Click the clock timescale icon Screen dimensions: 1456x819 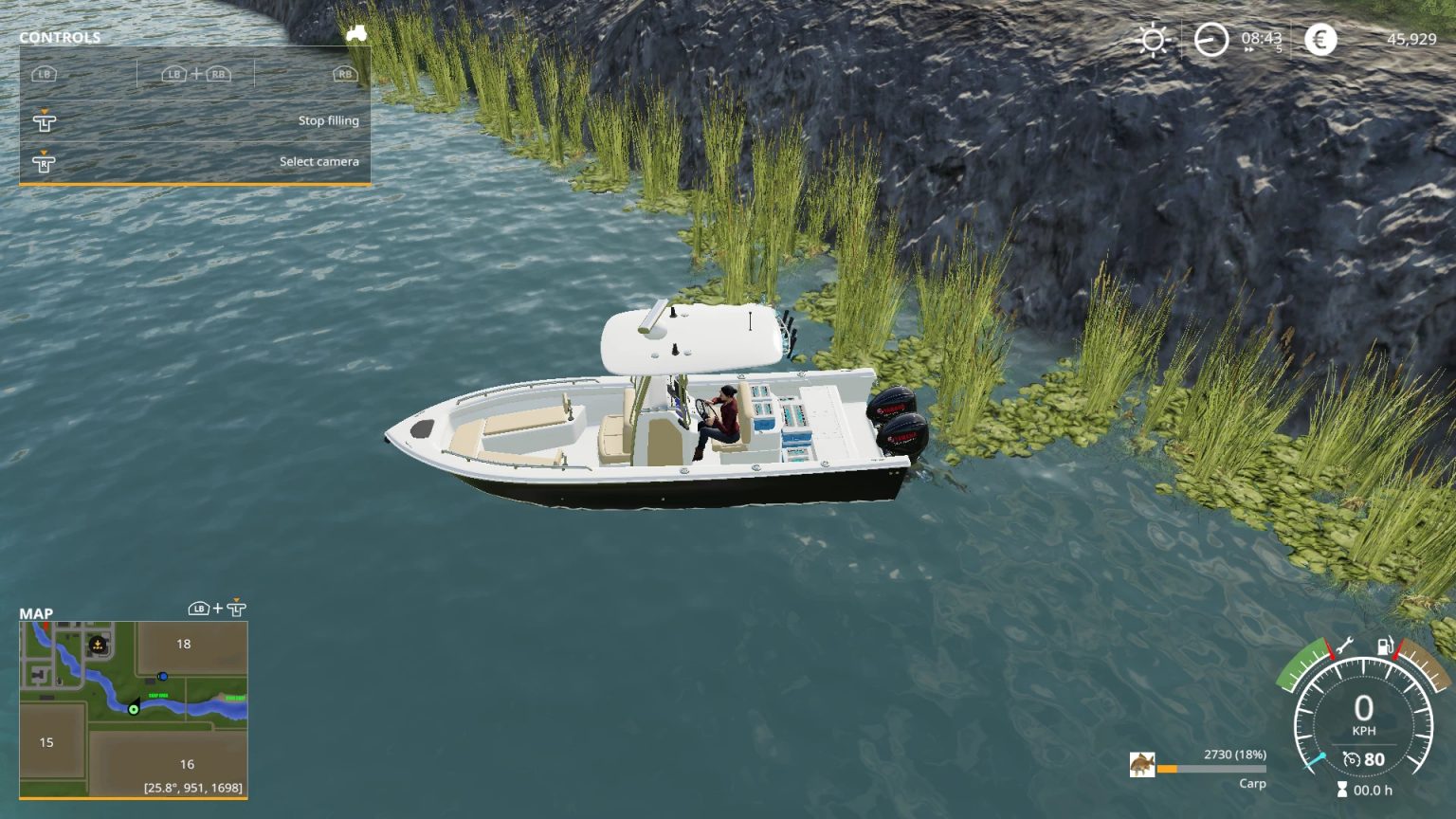(1212, 41)
